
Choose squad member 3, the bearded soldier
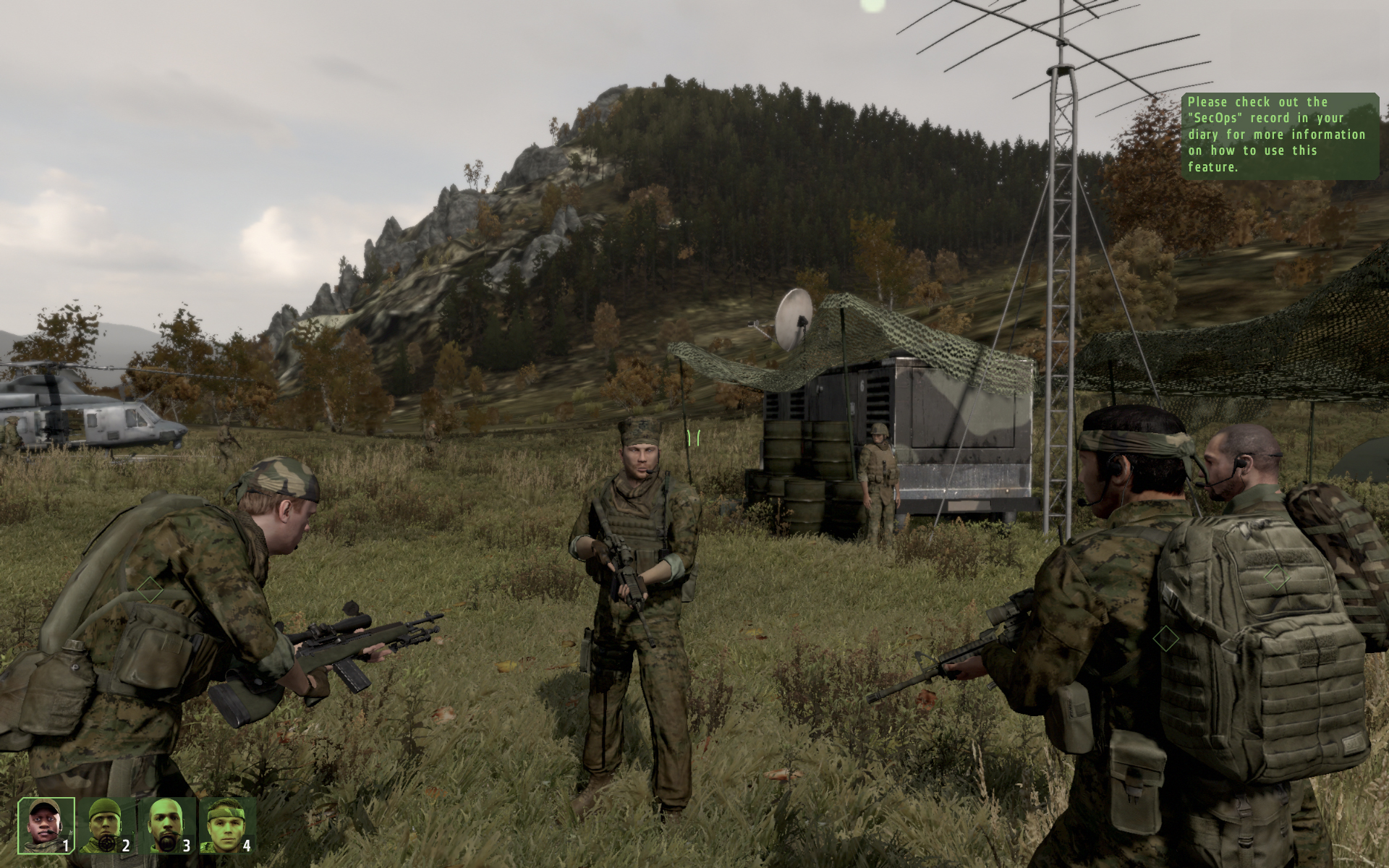pyautogui.click(x=167, y=825)
